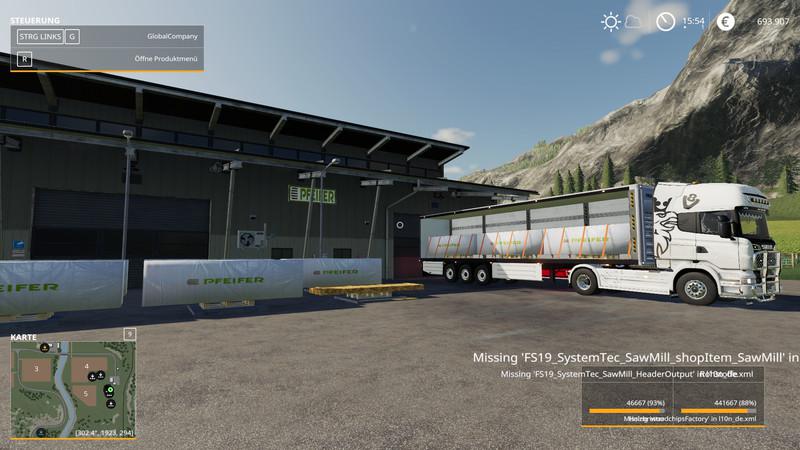The height and width of the screenshot is (450, 800).
Task: Select field 5 on the minimap
Action: [x=86, y=394]
